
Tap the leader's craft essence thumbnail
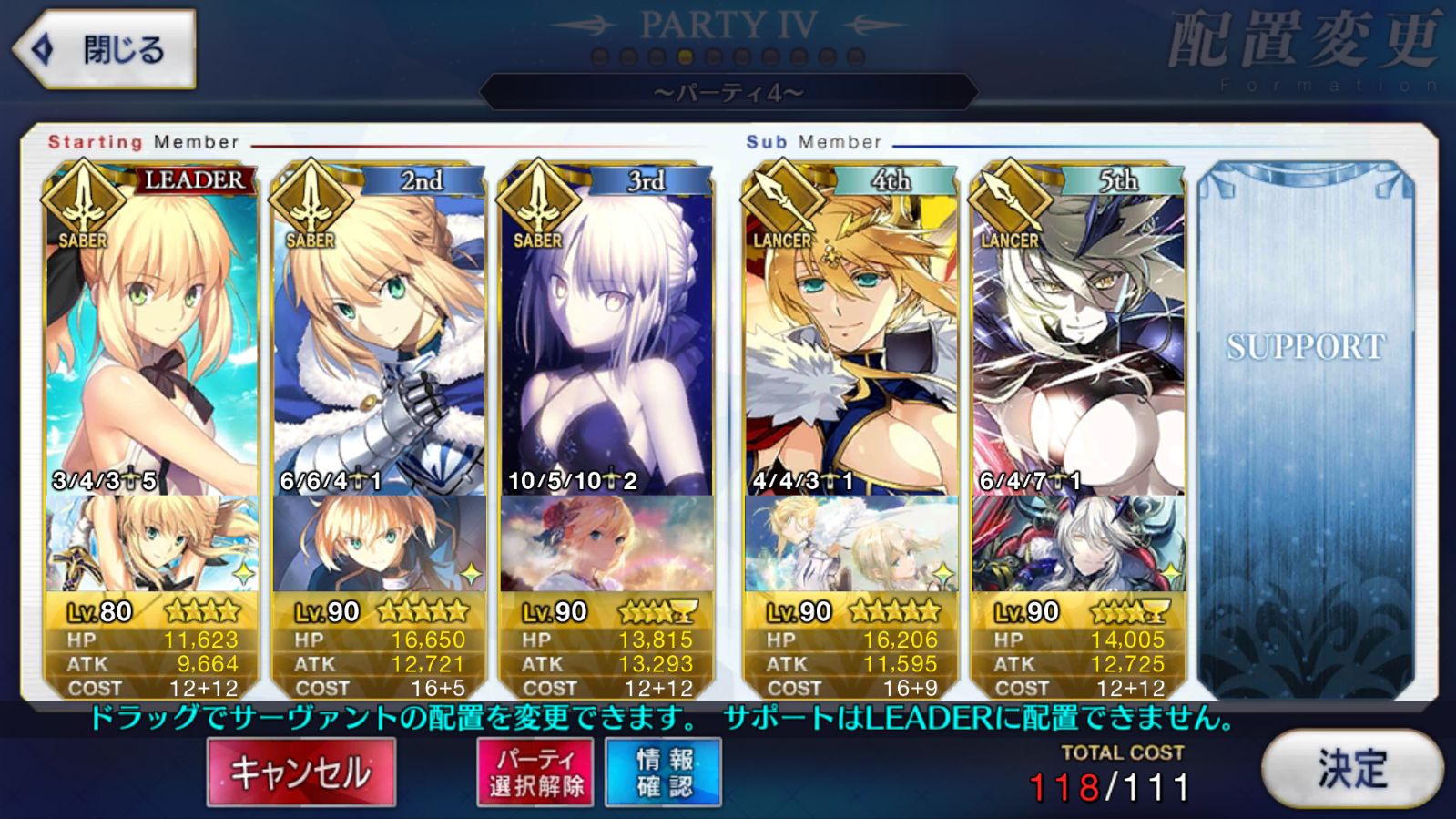(x=151, y=544)
